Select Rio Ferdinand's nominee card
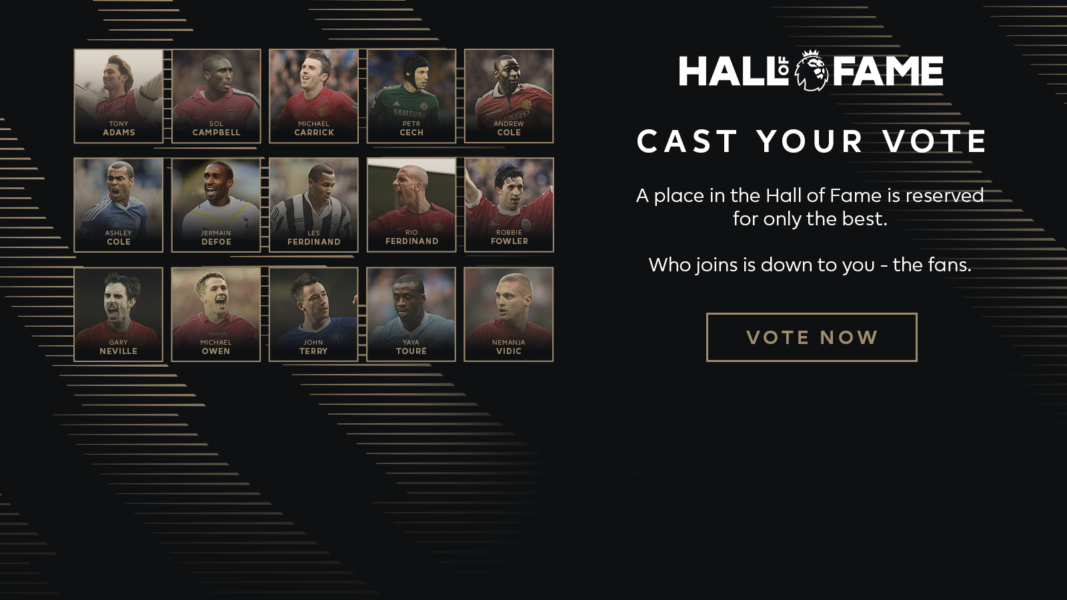The height and width of the screenshot is (600, 1067). coord(411,205)
